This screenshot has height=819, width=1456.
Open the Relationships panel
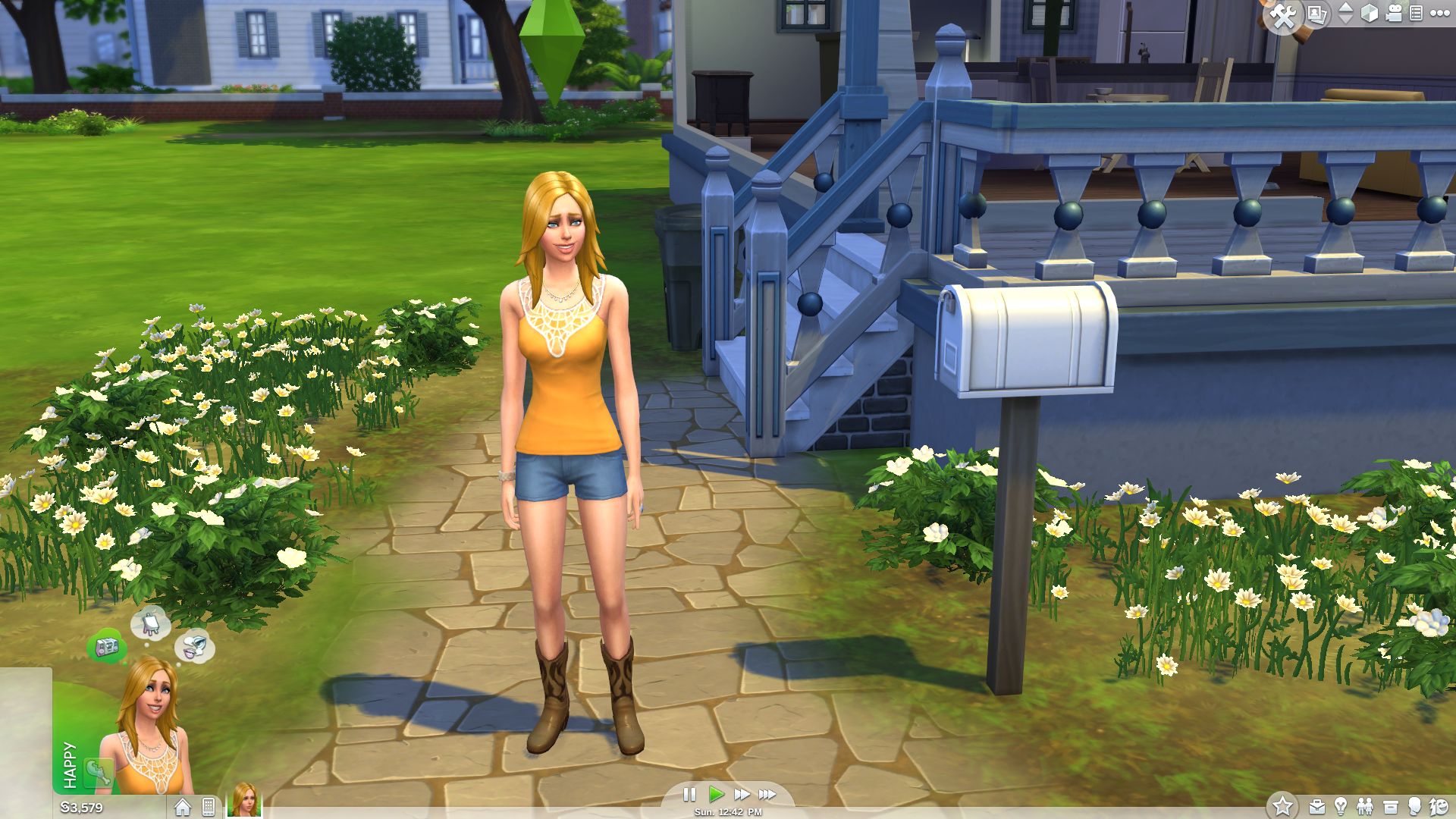(1365, 805)
